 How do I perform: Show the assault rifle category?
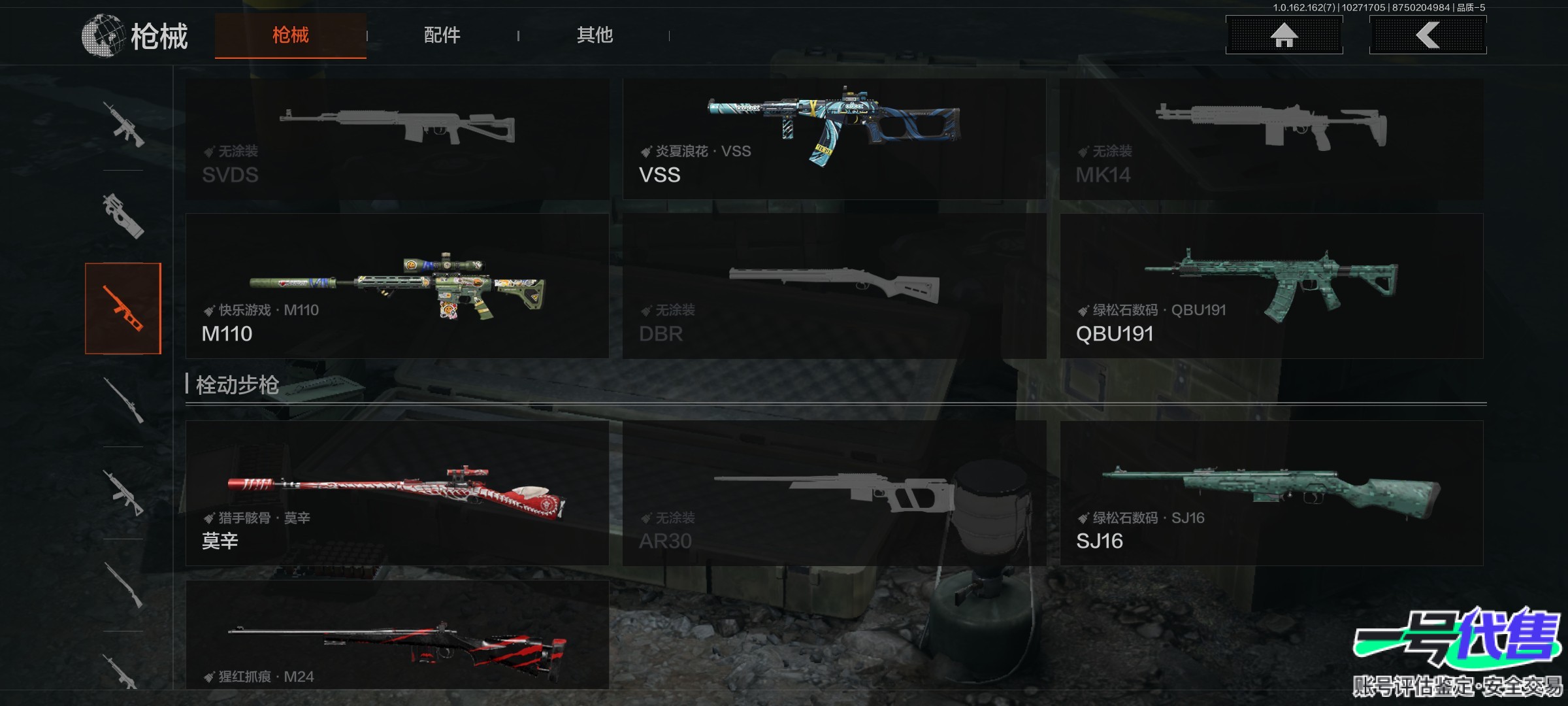pos(123,124)
